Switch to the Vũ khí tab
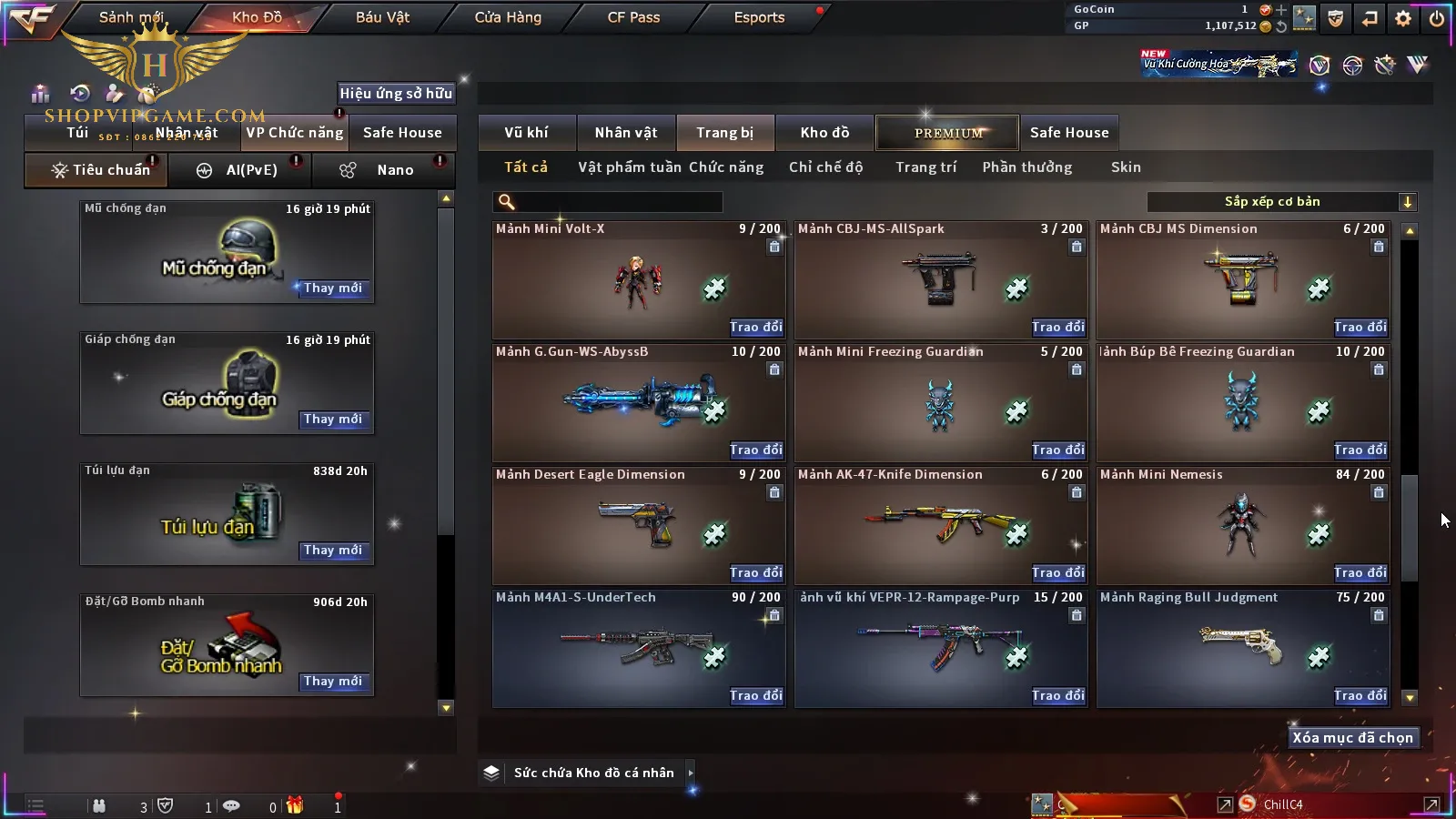Viewport: 1456px width, 819px height. point(526,133)
